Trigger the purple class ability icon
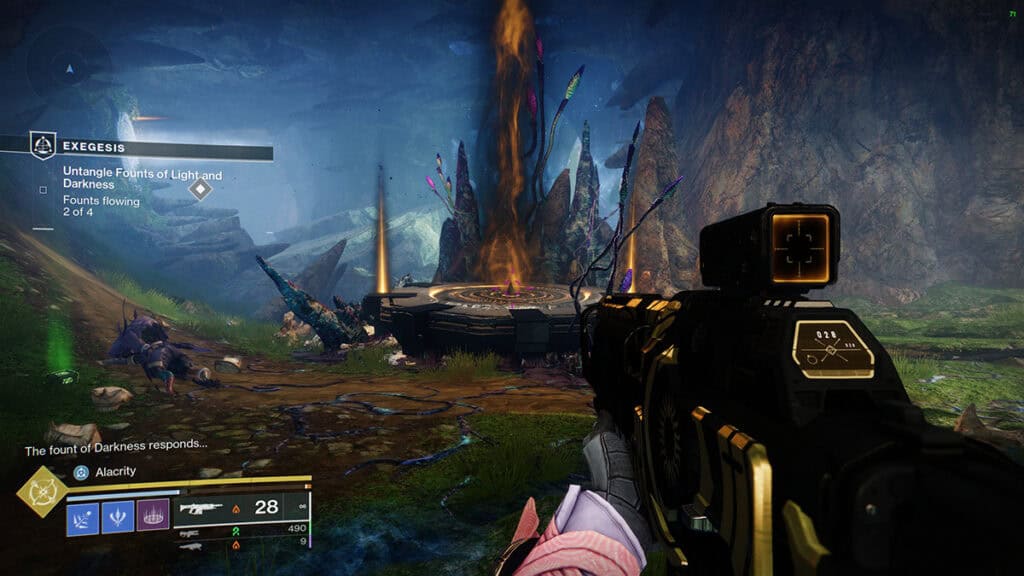The image size is (1024, 576). pos(152,514)
